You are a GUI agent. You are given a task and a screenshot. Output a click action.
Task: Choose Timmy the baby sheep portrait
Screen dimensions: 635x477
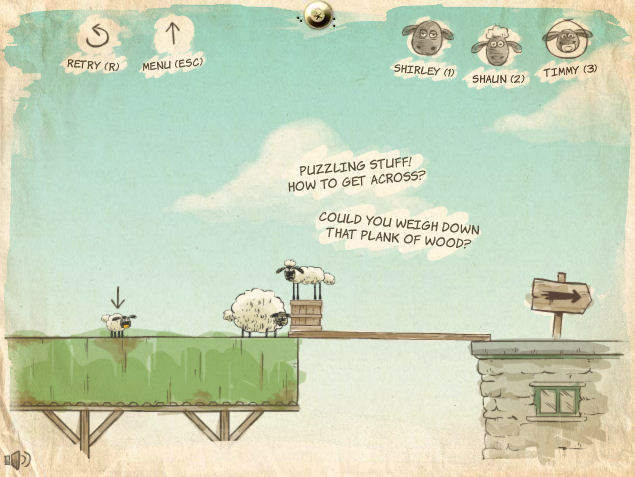(x=567, y=41)
